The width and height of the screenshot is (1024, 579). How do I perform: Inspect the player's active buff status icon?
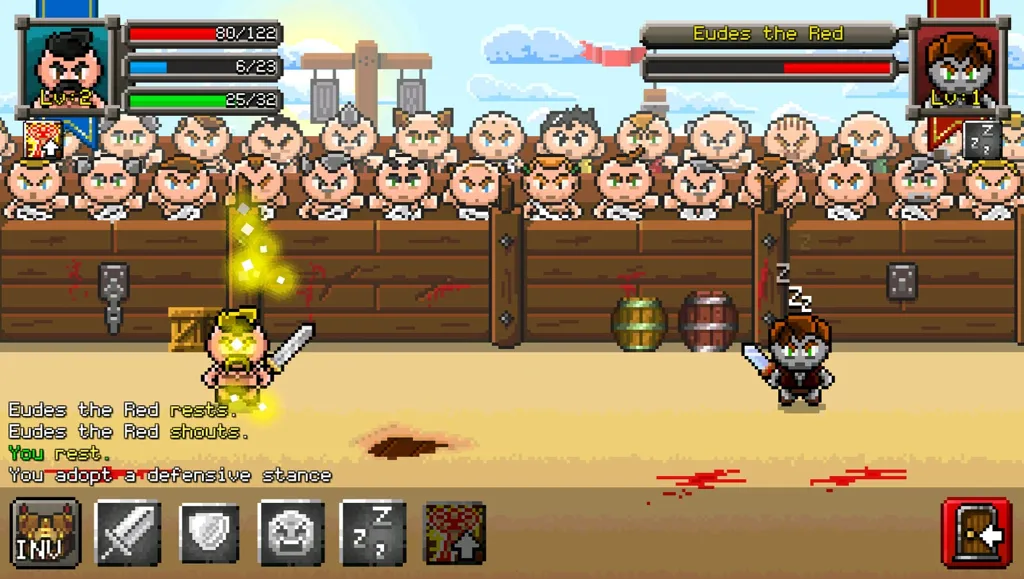click(43, 140)
